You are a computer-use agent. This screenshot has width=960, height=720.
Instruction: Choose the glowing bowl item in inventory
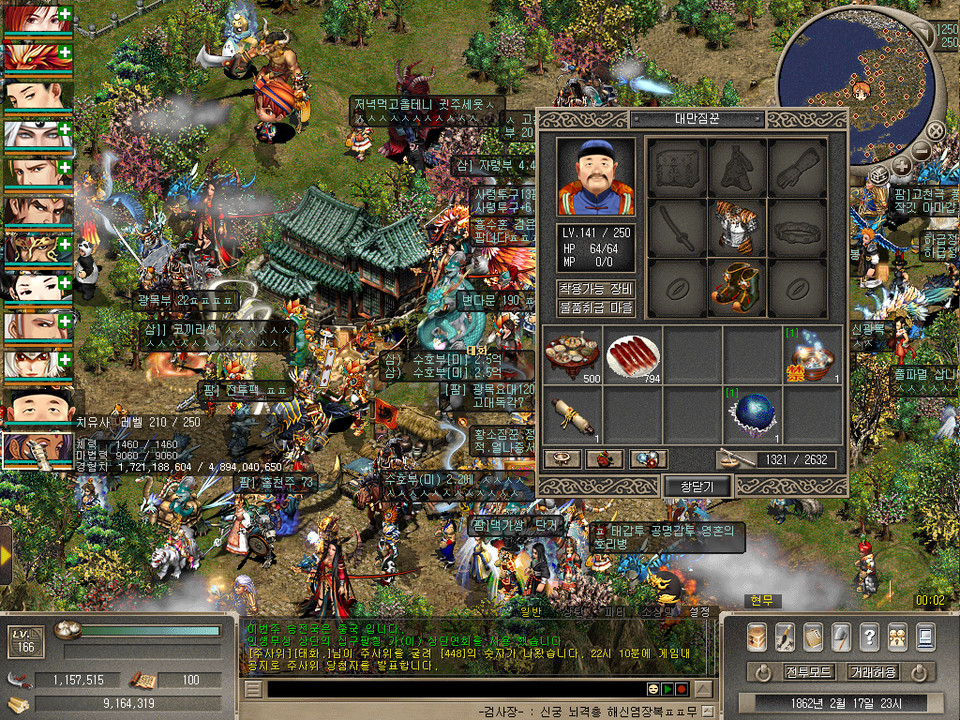[812, 354]
